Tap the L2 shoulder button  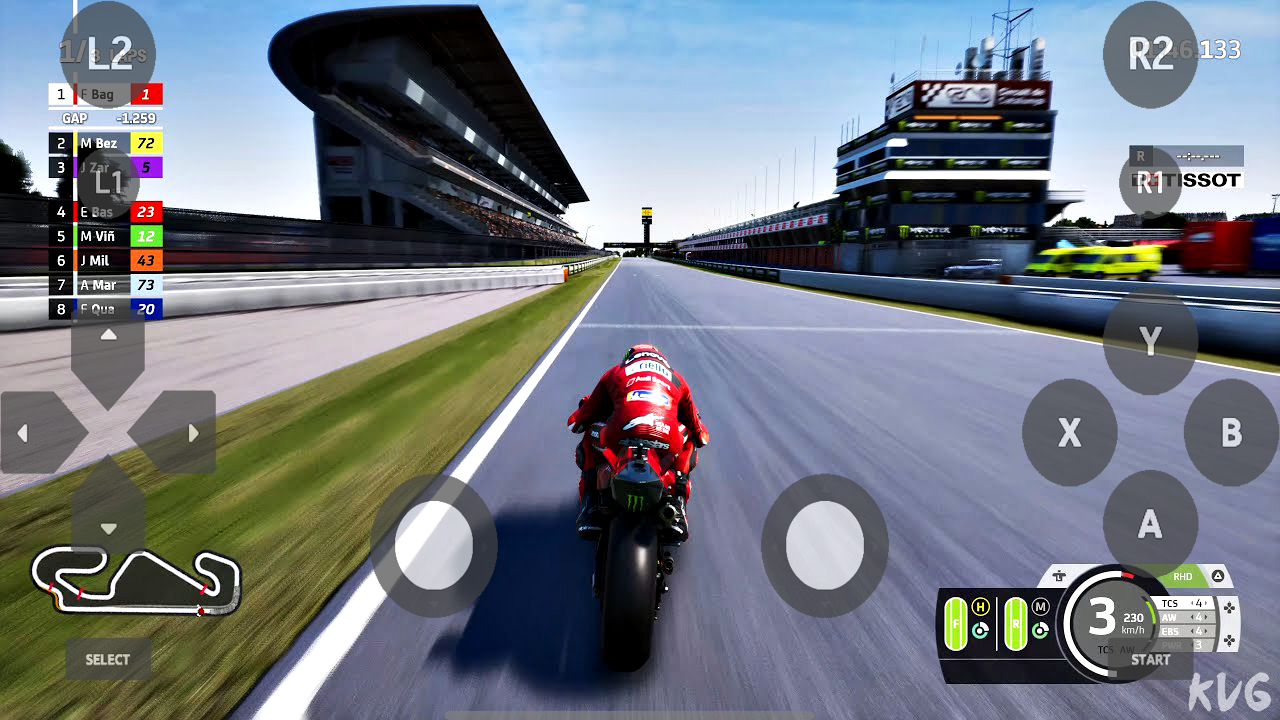pyautogui.click(x=107, y=53)
